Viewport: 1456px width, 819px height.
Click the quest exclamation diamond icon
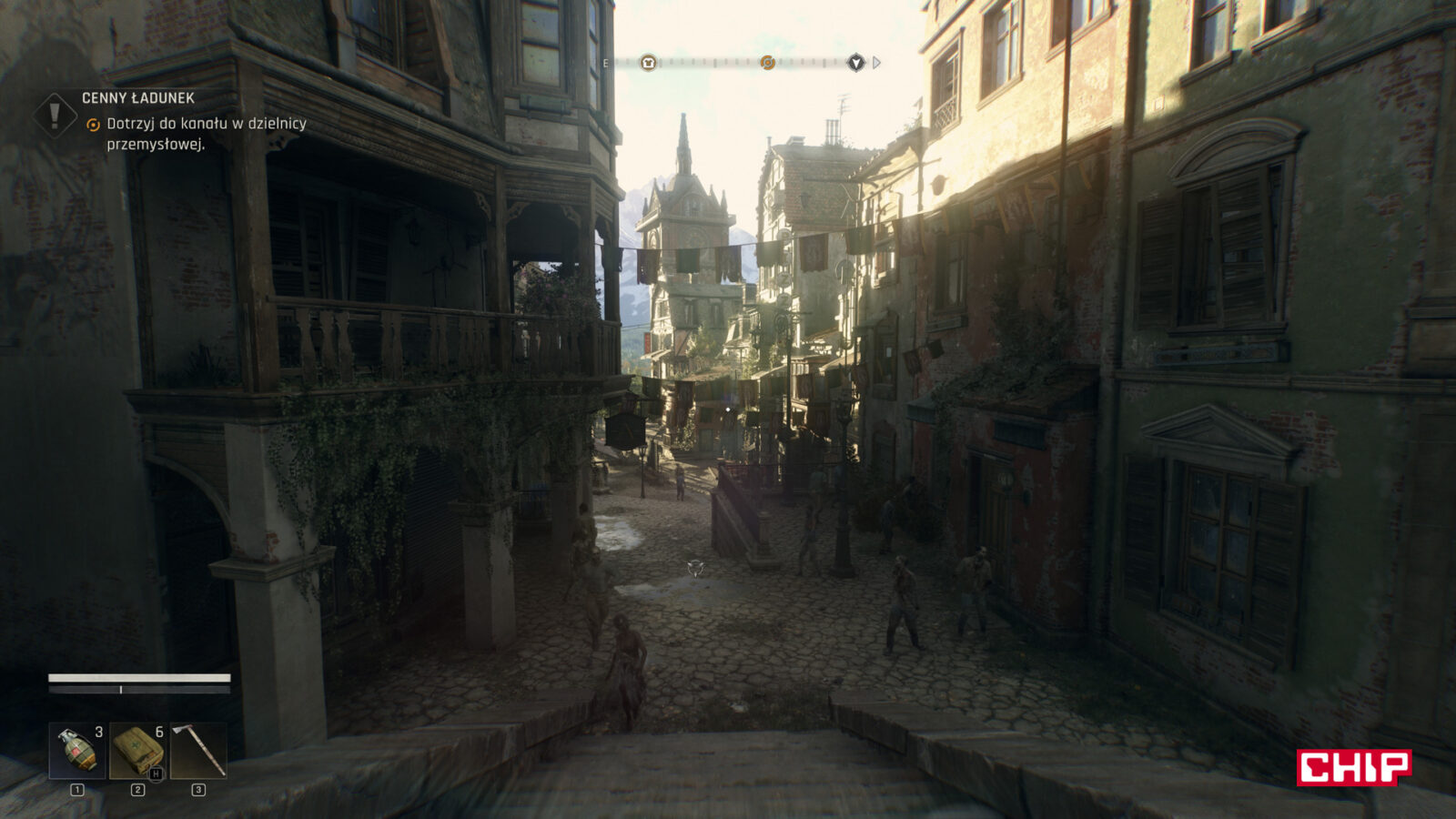tap(55, 115)
